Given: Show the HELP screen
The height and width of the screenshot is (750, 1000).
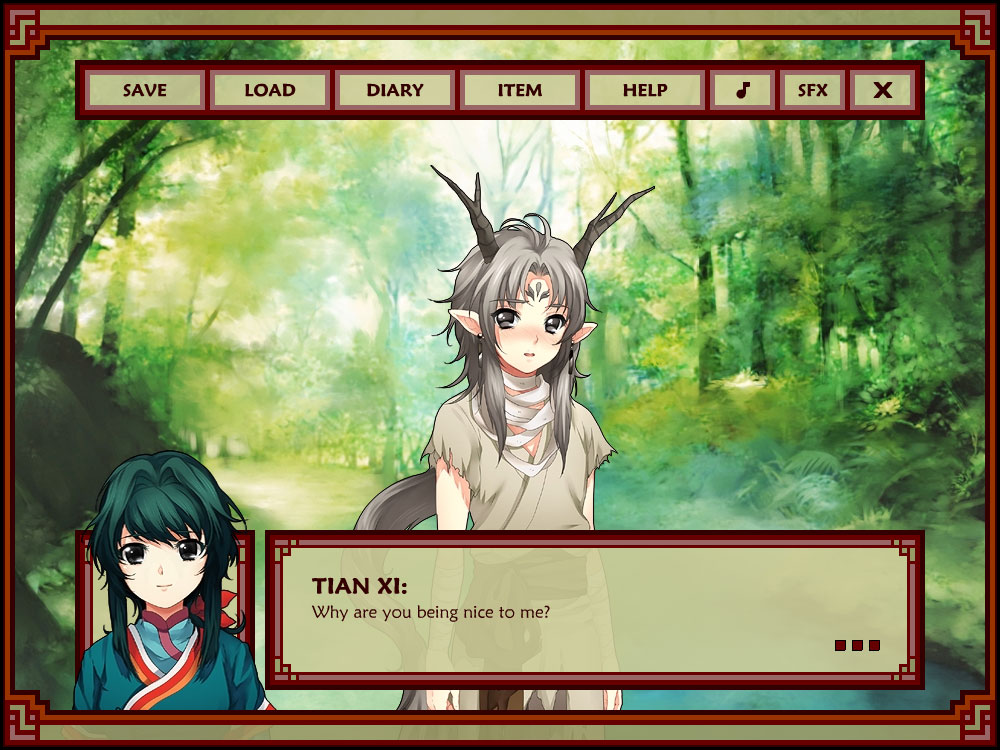Looking at the screenshot, I should tap(645, 90).
